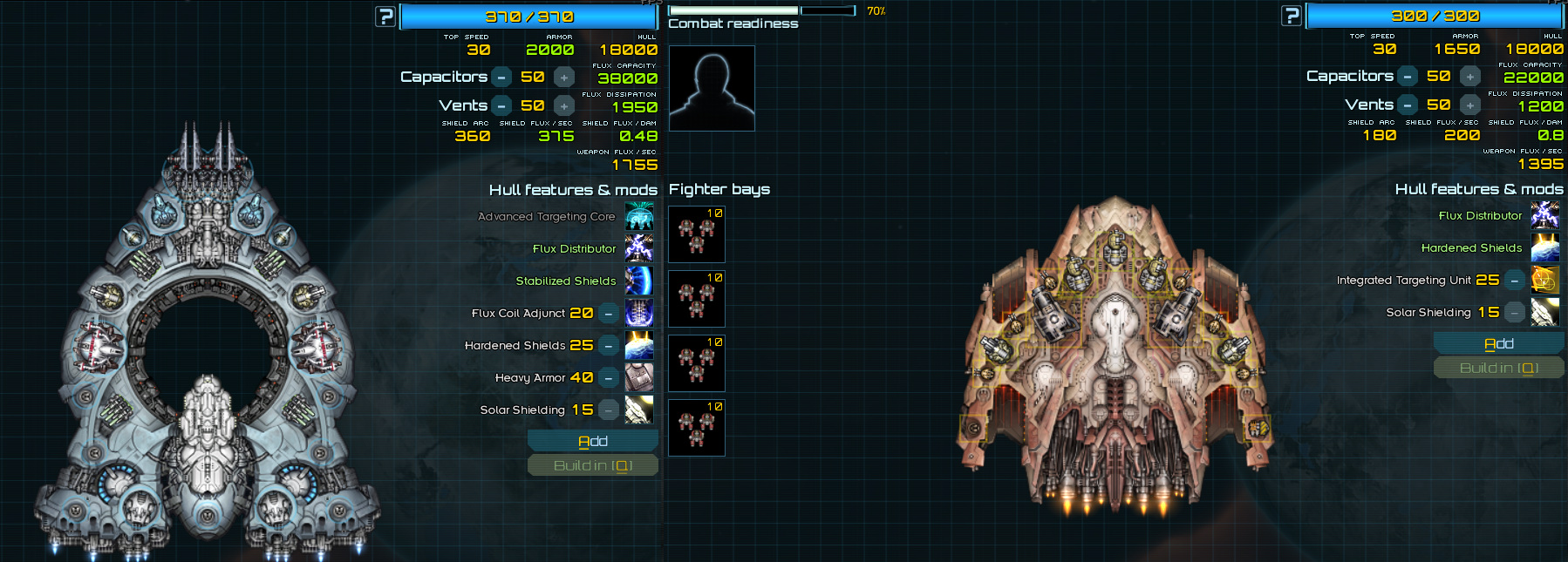
Task: Select the Advanced Targeting Core hullmod icon
Action: (639, 216)
